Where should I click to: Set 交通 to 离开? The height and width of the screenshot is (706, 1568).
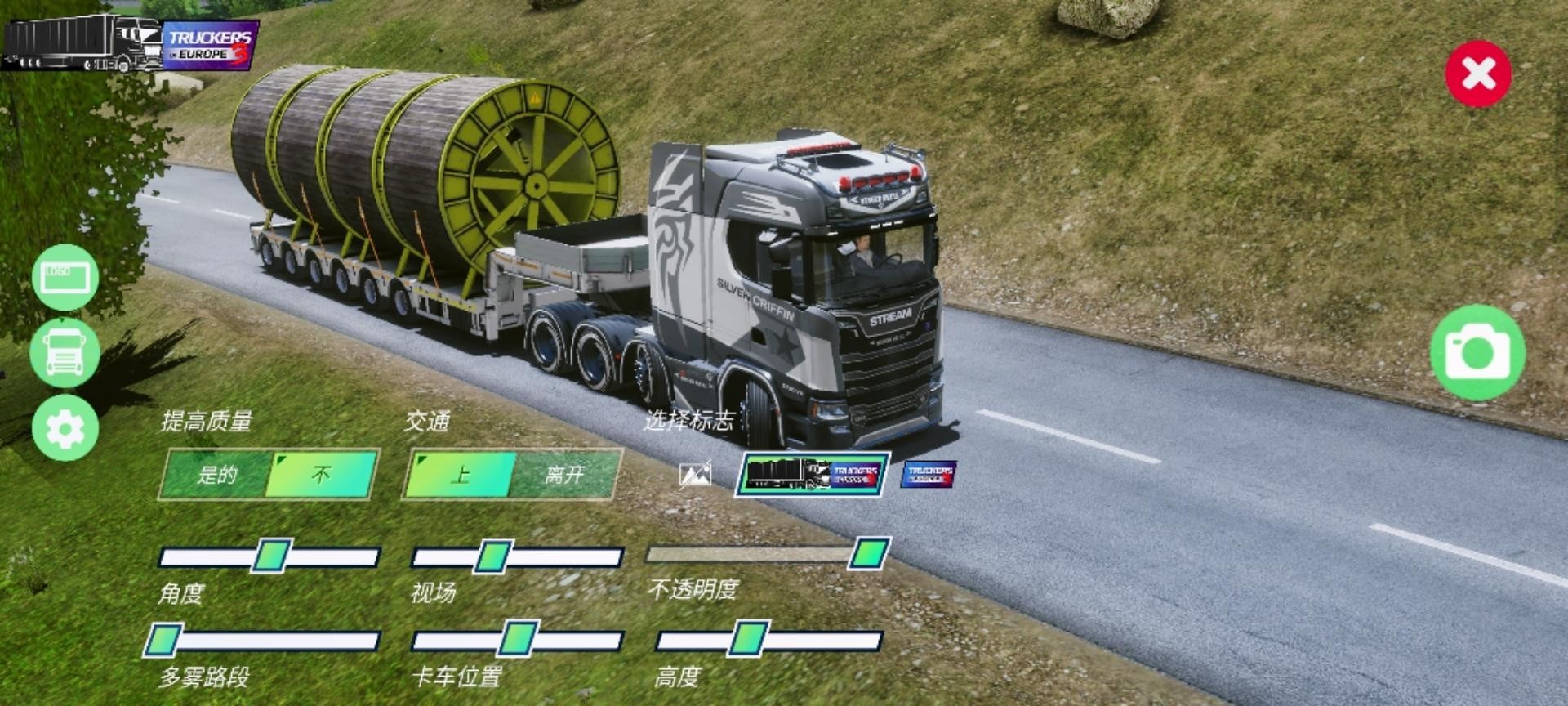click(565, 475)
